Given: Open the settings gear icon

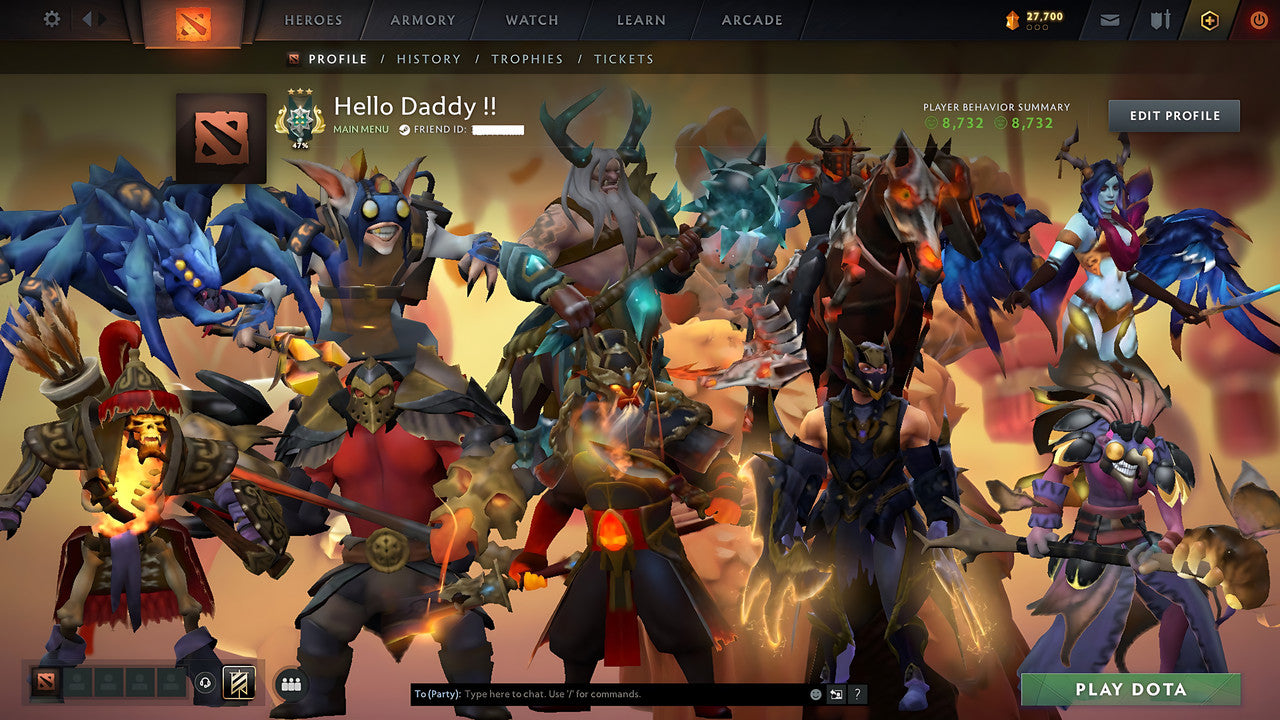Looking at the screenshot, I should tap(51, 19).
